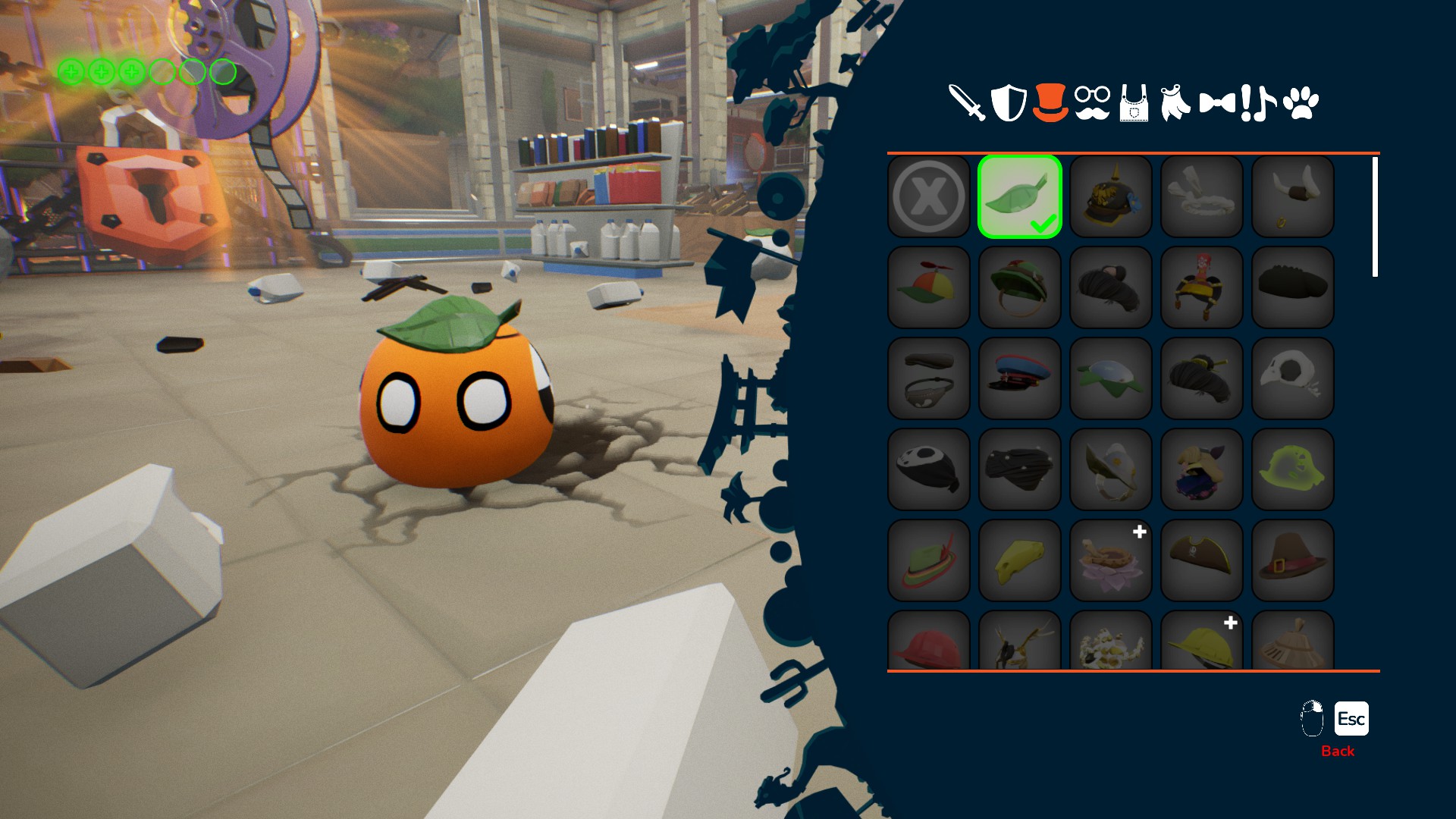The height and width of the screenshot is (819, 1456).
Task: Select the glasses and mustache tab
Action: (x=1092, y=102)
